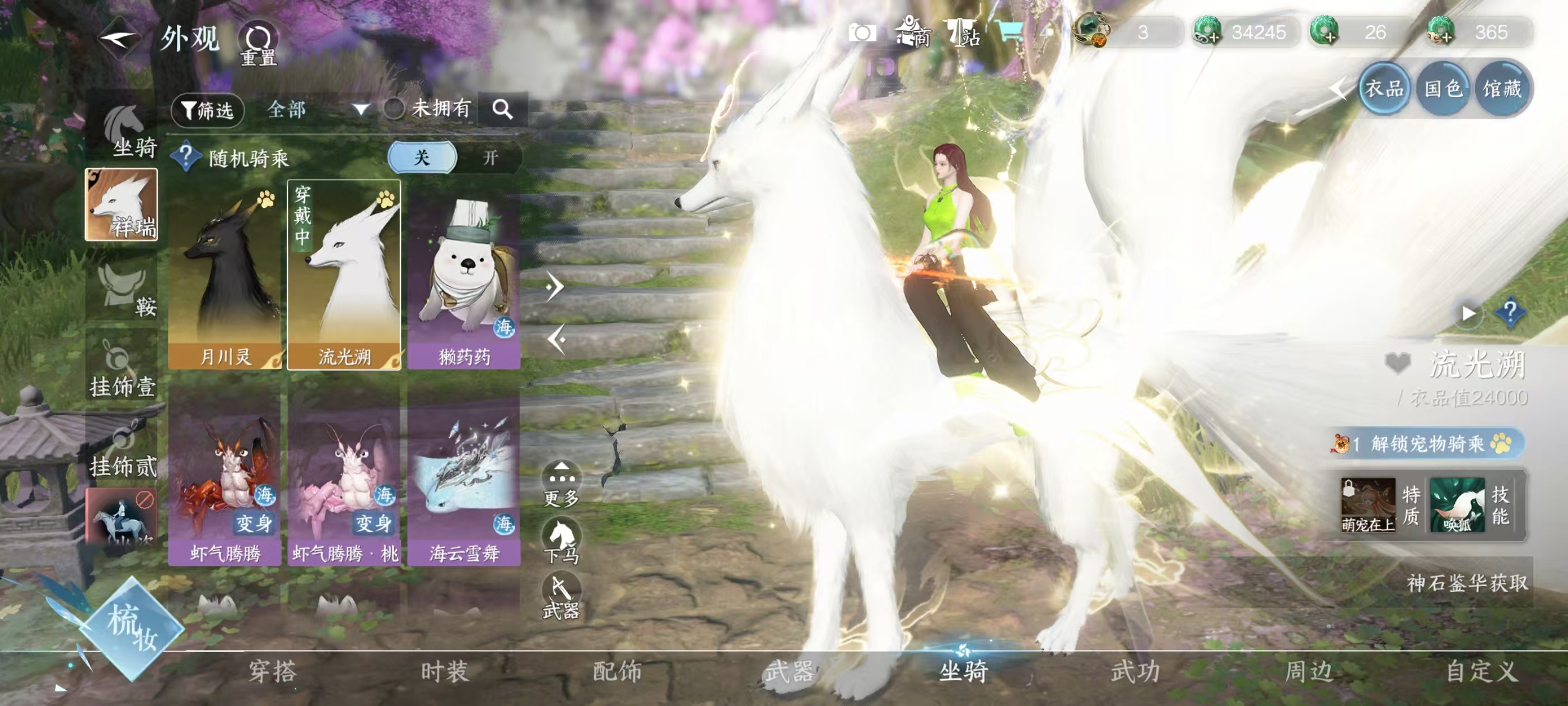Open the 筛选 filter button
Screen dimensions: 1568x706
[x=208, y=110]
